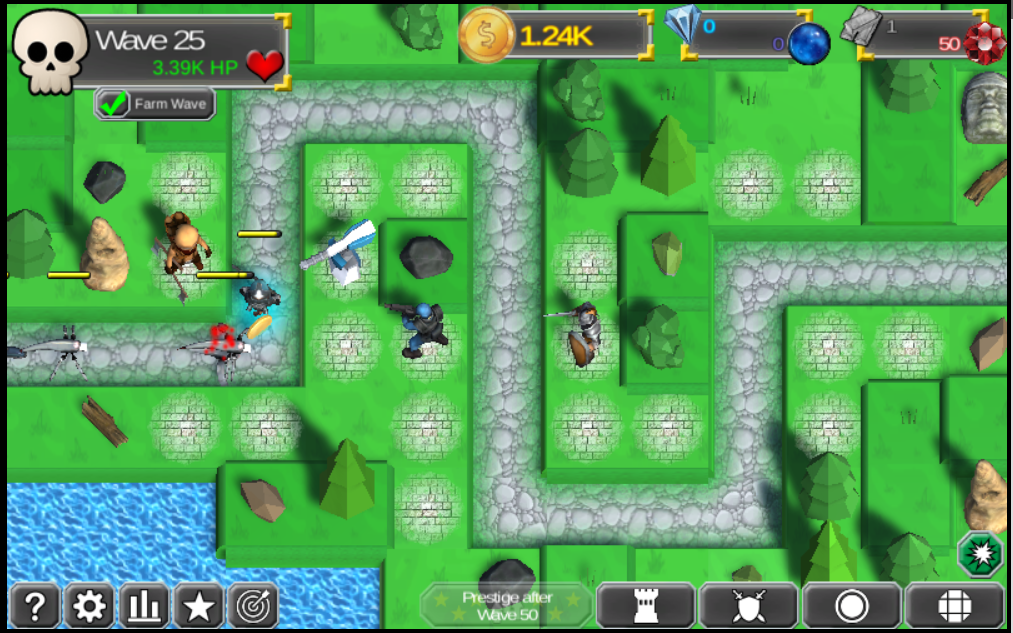Image resolution: width=1013 pixels, height=633 pixels.
Task: Open help with the question mark button
Action: [36, 606]
